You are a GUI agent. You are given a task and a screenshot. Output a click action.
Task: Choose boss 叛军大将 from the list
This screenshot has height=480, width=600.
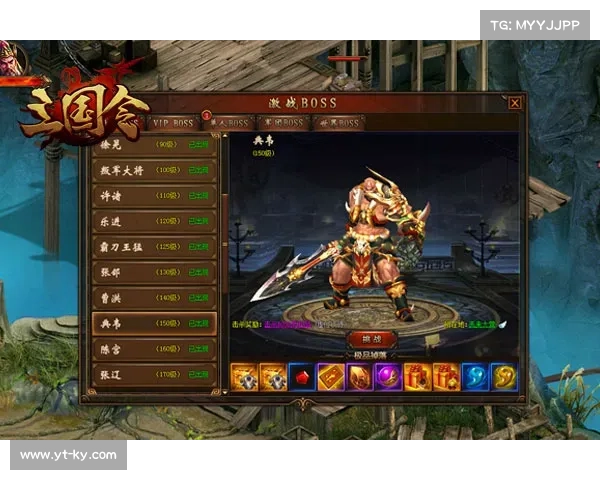pyautogui.click(x=154, y=171)
